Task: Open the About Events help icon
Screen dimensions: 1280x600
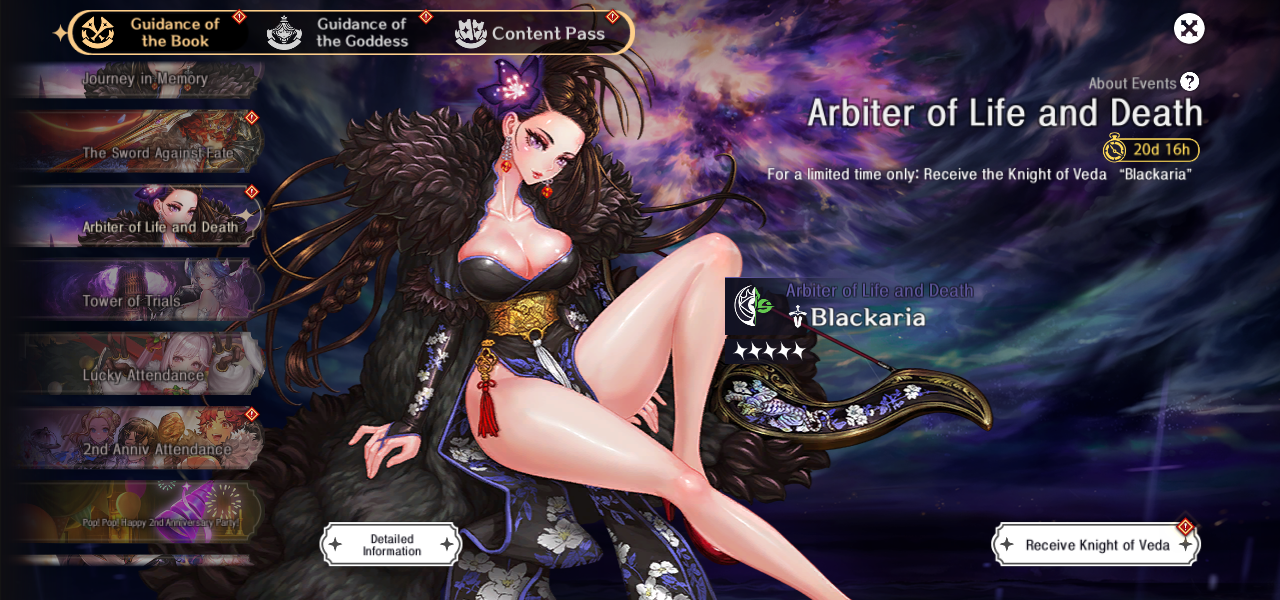Action: click(1189, 82)
